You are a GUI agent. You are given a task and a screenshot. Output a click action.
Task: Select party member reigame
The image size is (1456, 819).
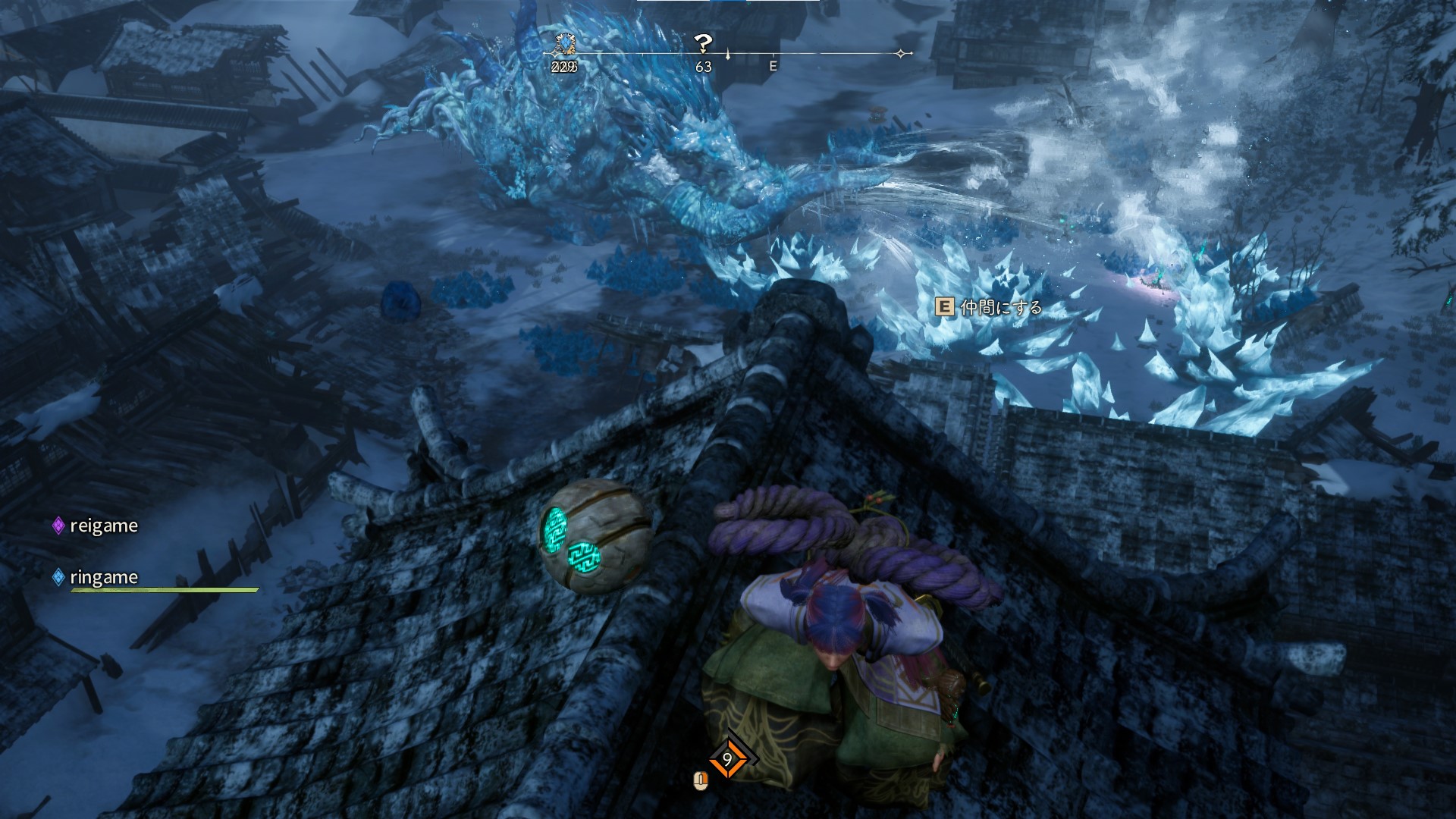coord(103,526)
